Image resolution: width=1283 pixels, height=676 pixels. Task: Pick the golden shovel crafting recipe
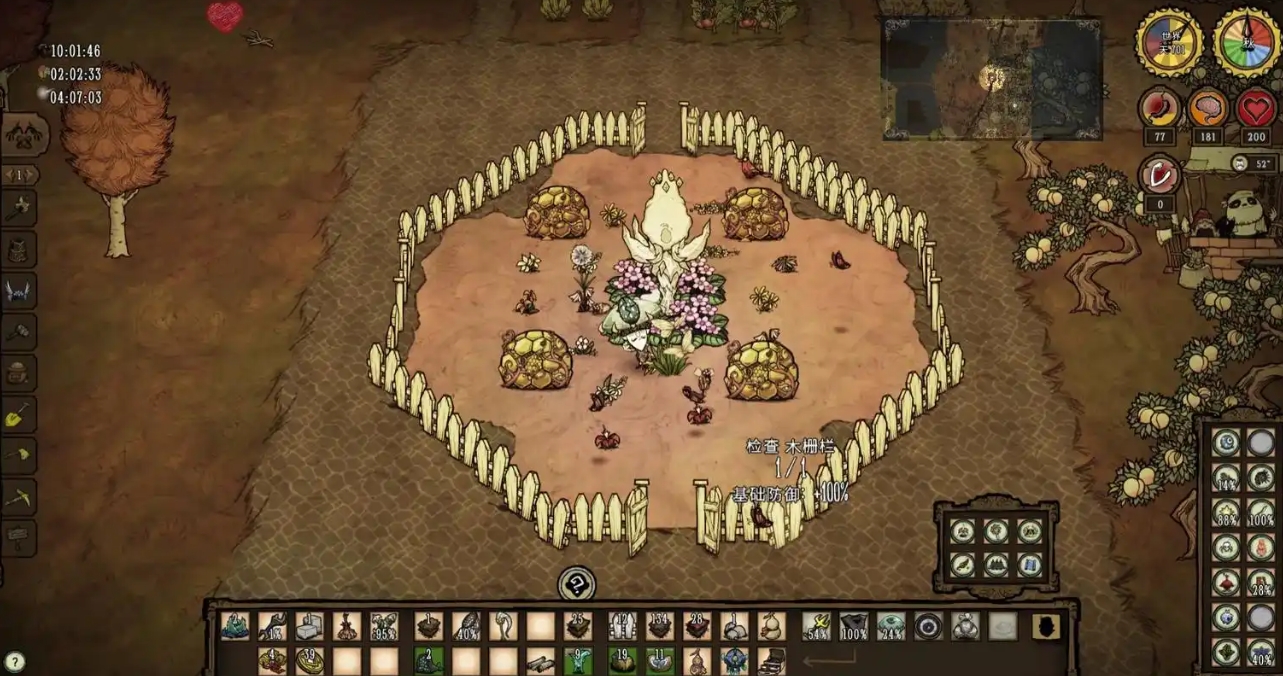pos(20,414)
